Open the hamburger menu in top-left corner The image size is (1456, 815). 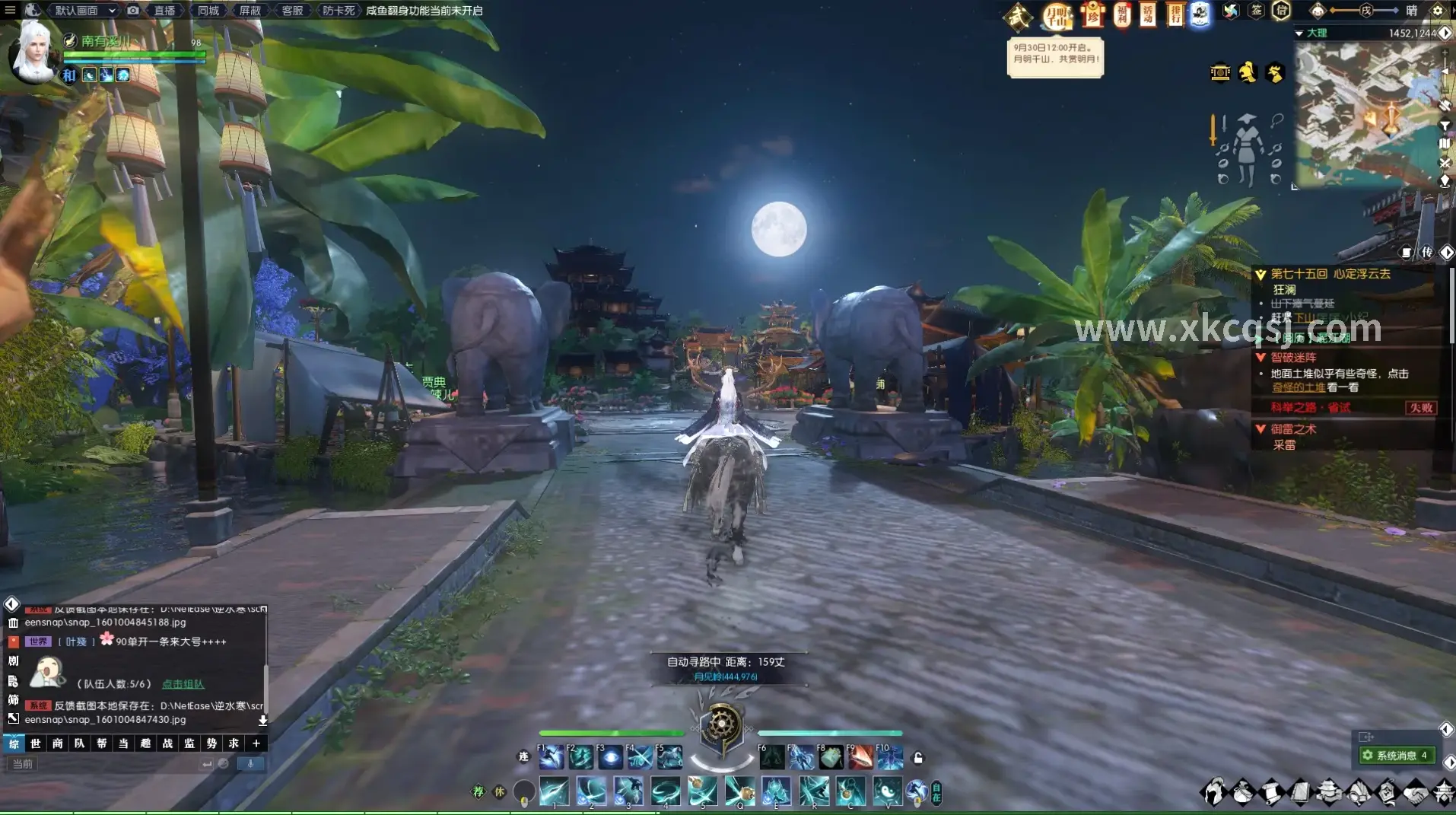[x=10, y=10]
